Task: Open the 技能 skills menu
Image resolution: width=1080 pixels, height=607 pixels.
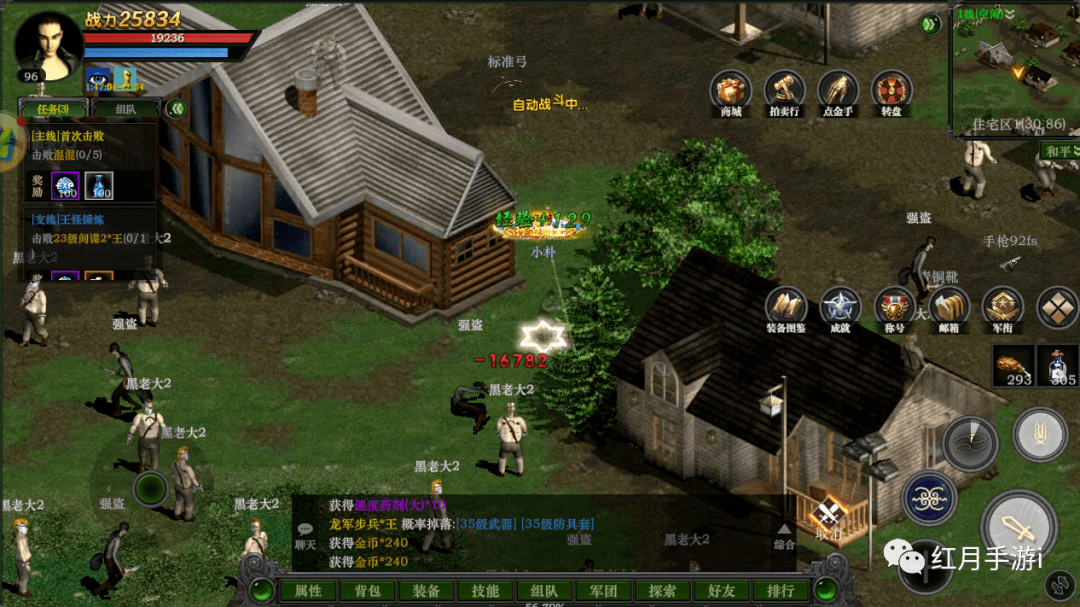Action: [x=486, y=591]
